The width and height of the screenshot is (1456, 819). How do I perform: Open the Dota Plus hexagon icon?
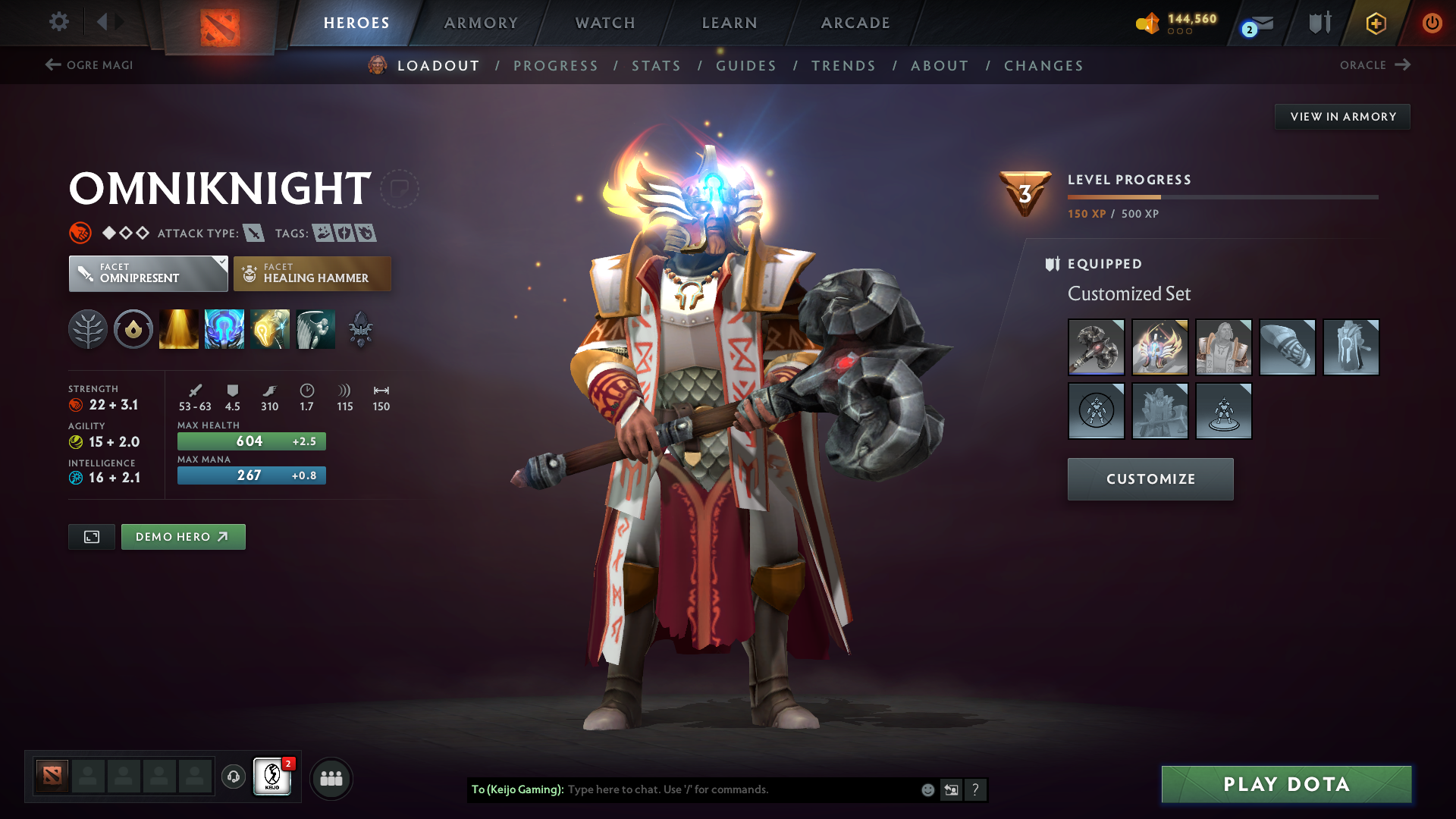pos(1375,23)
